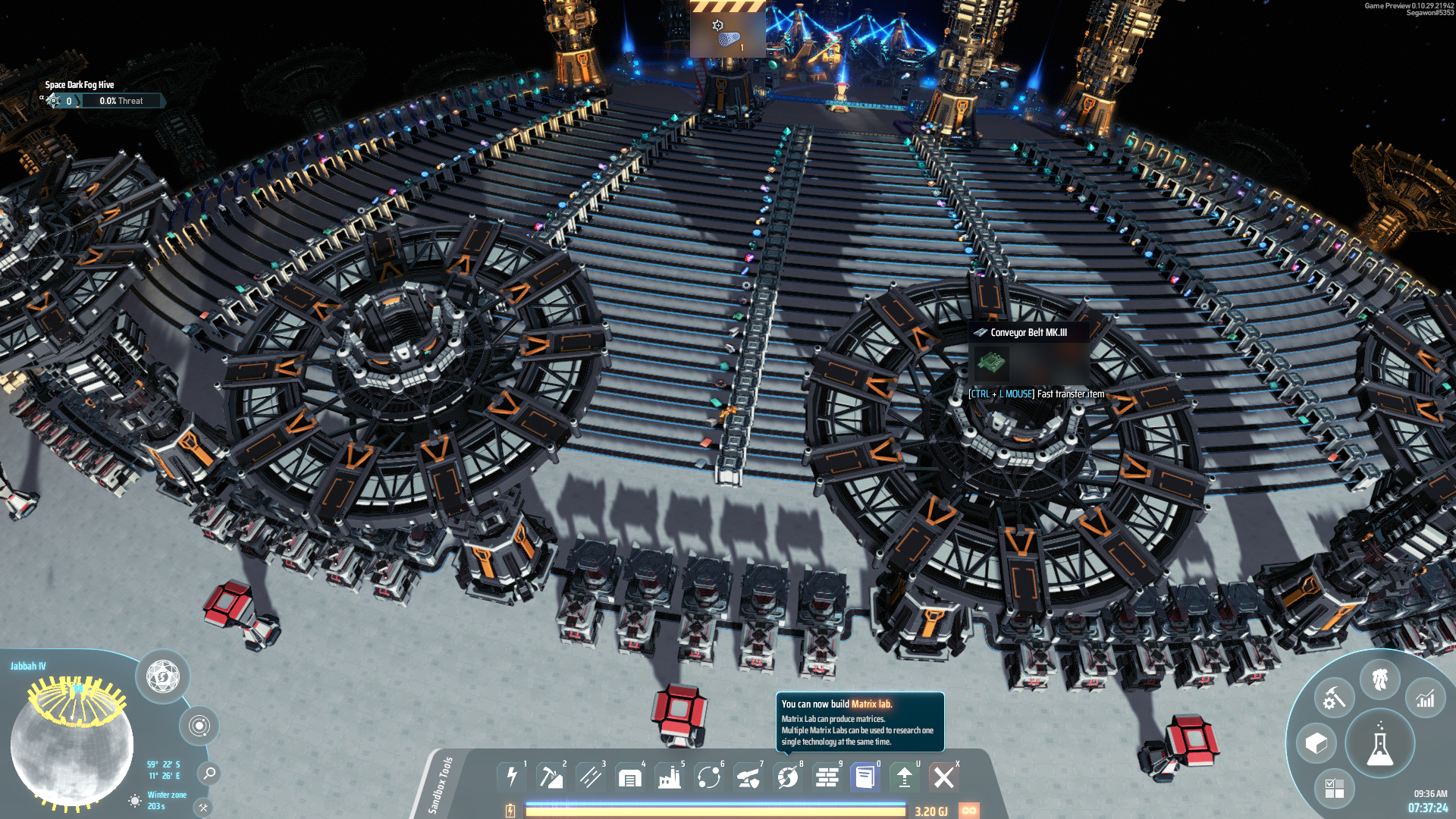This screenshot has height=819, width=1456.
Task: Open the storage warehouse build category
Action: pos(630,777)
